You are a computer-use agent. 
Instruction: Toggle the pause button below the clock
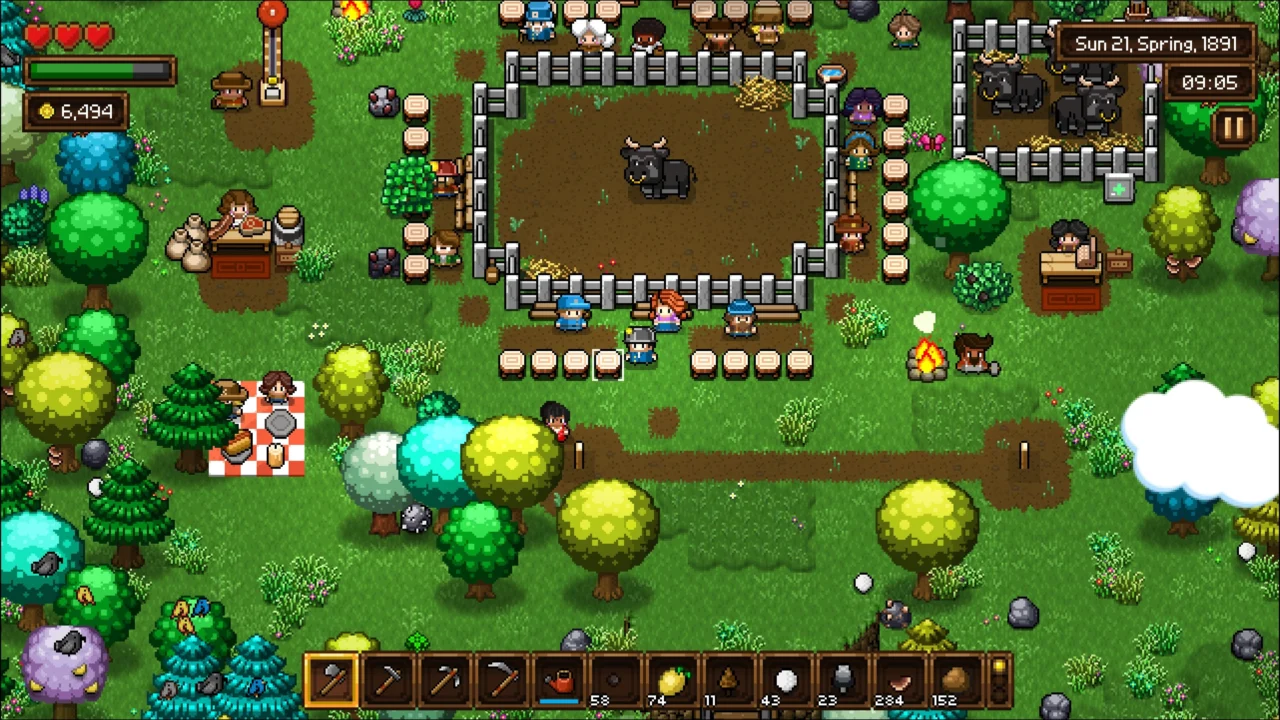pyautogui.click(x=1235, y=126)
